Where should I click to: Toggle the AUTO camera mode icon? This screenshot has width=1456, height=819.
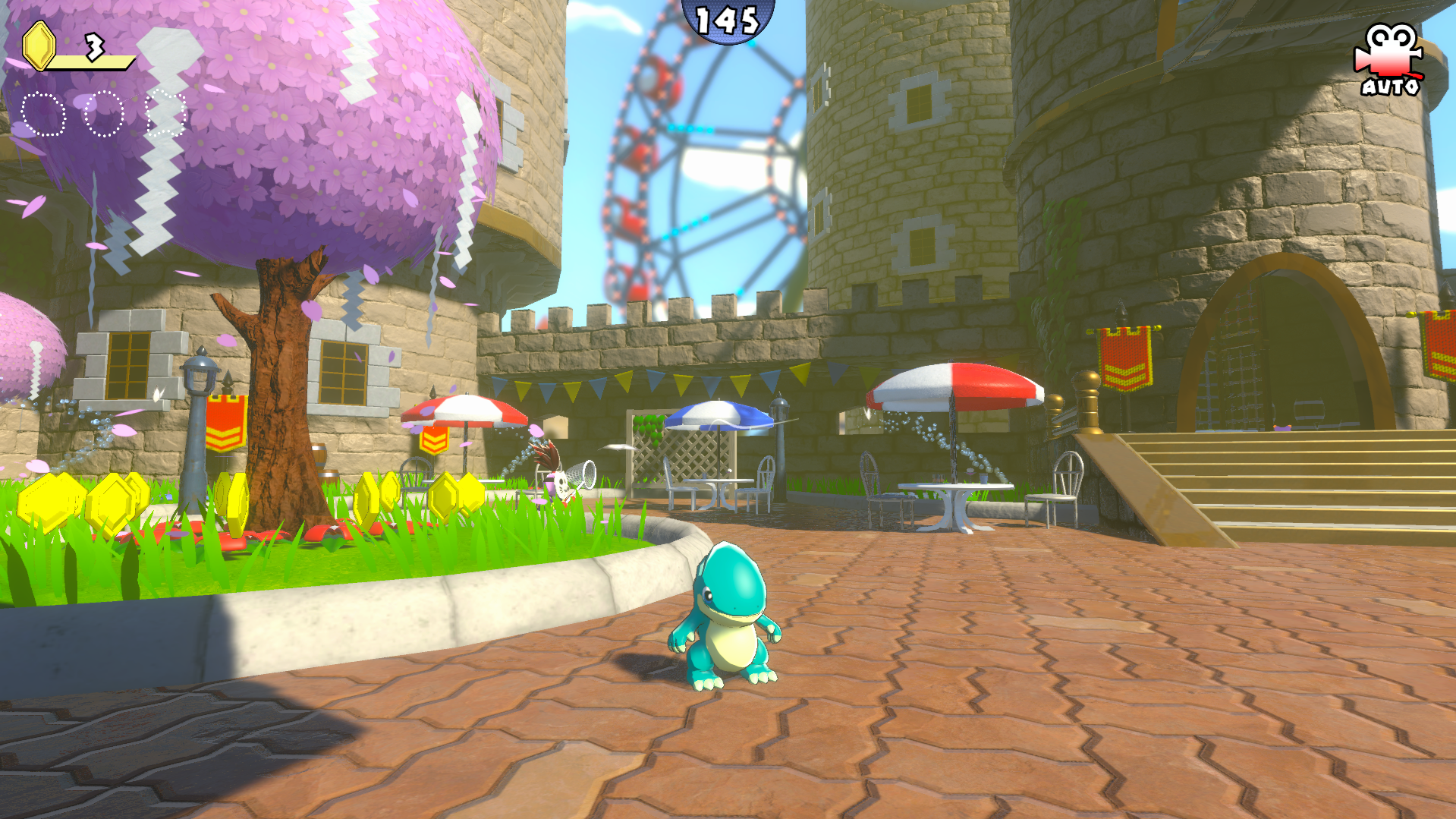pyautogui.click(x=1389, y=60)
